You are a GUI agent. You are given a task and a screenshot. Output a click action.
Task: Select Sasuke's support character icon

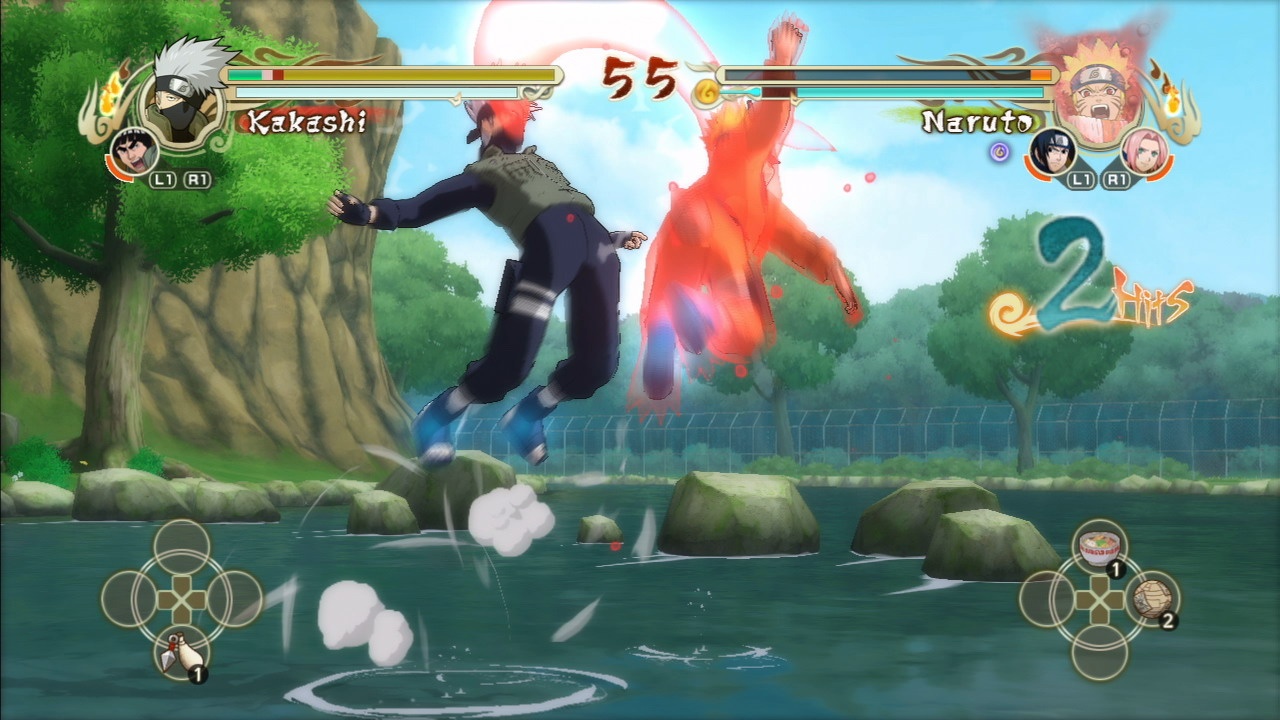point(1054,153)
